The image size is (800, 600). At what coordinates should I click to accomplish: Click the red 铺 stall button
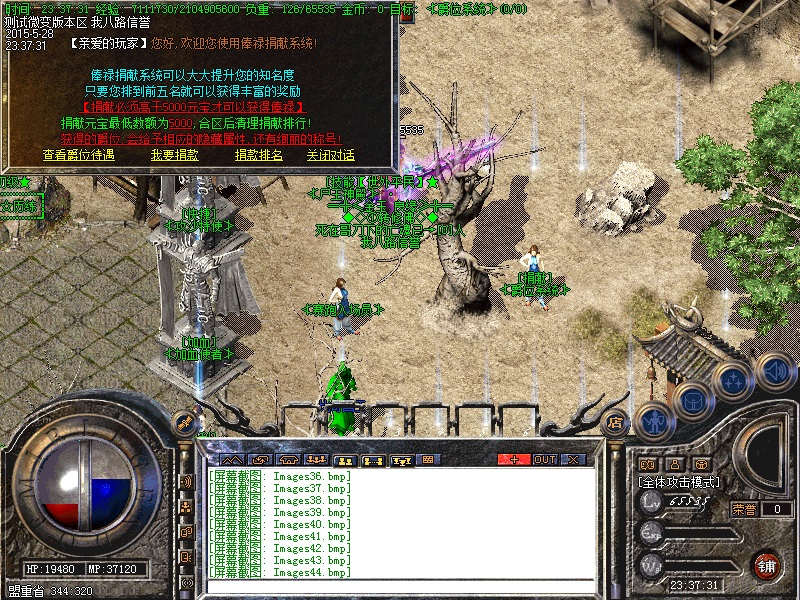pyautogui.click(x=768, y=564)
